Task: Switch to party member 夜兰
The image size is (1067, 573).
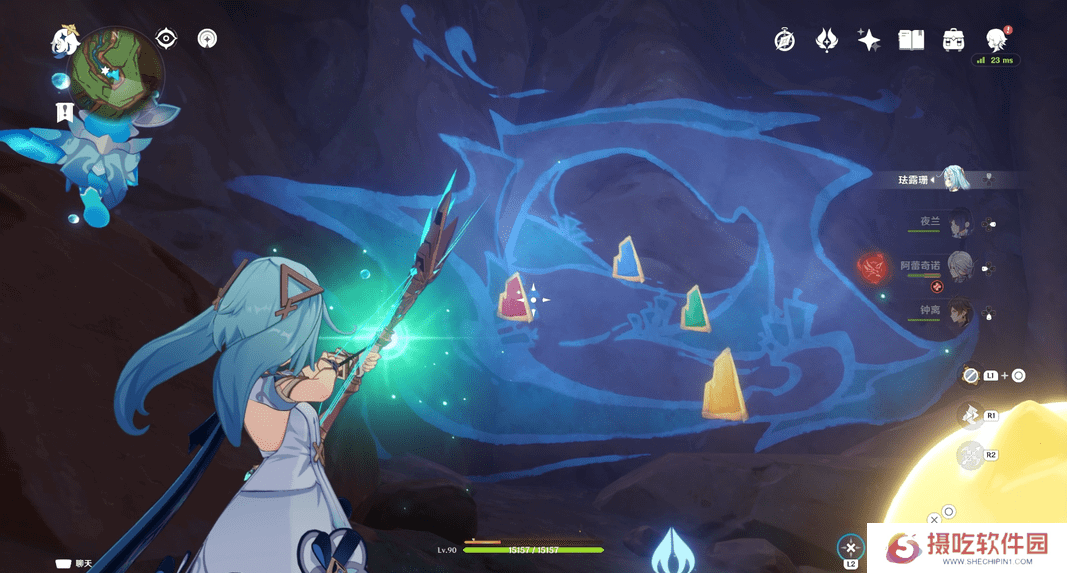Action: pos(959,222)
